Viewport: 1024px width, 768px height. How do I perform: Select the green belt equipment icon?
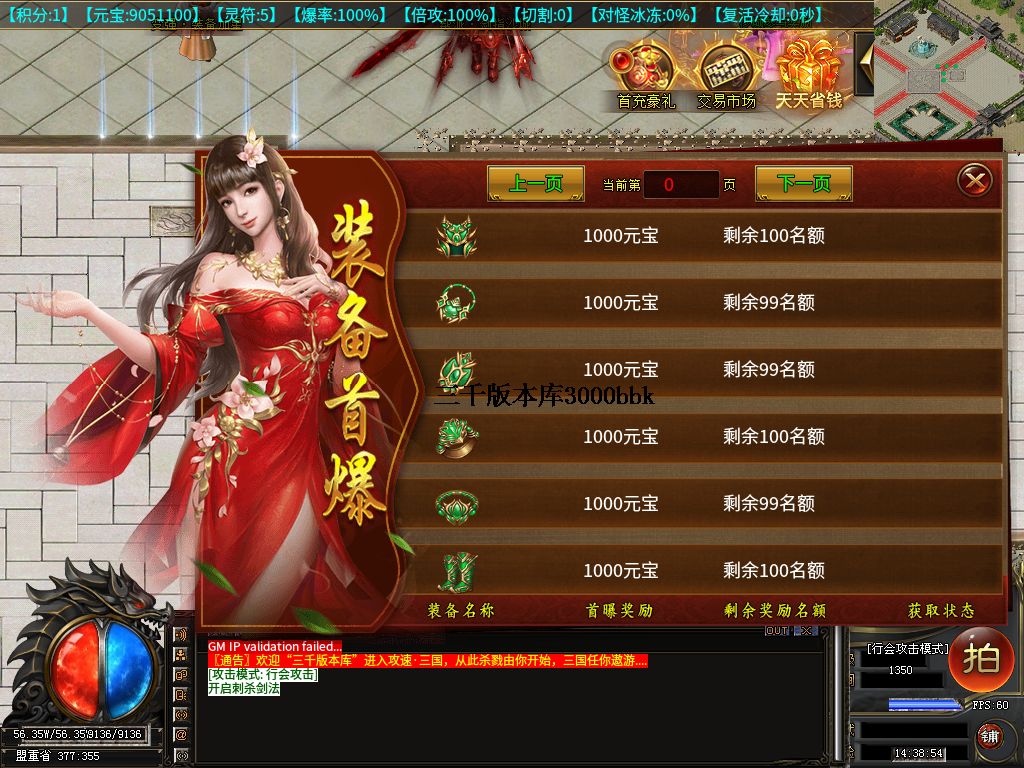point(456,504)
